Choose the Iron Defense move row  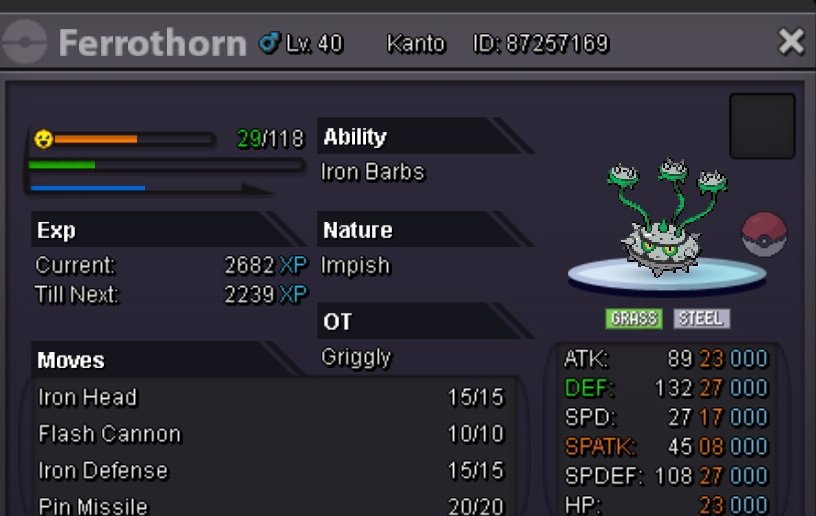[270, 471]
